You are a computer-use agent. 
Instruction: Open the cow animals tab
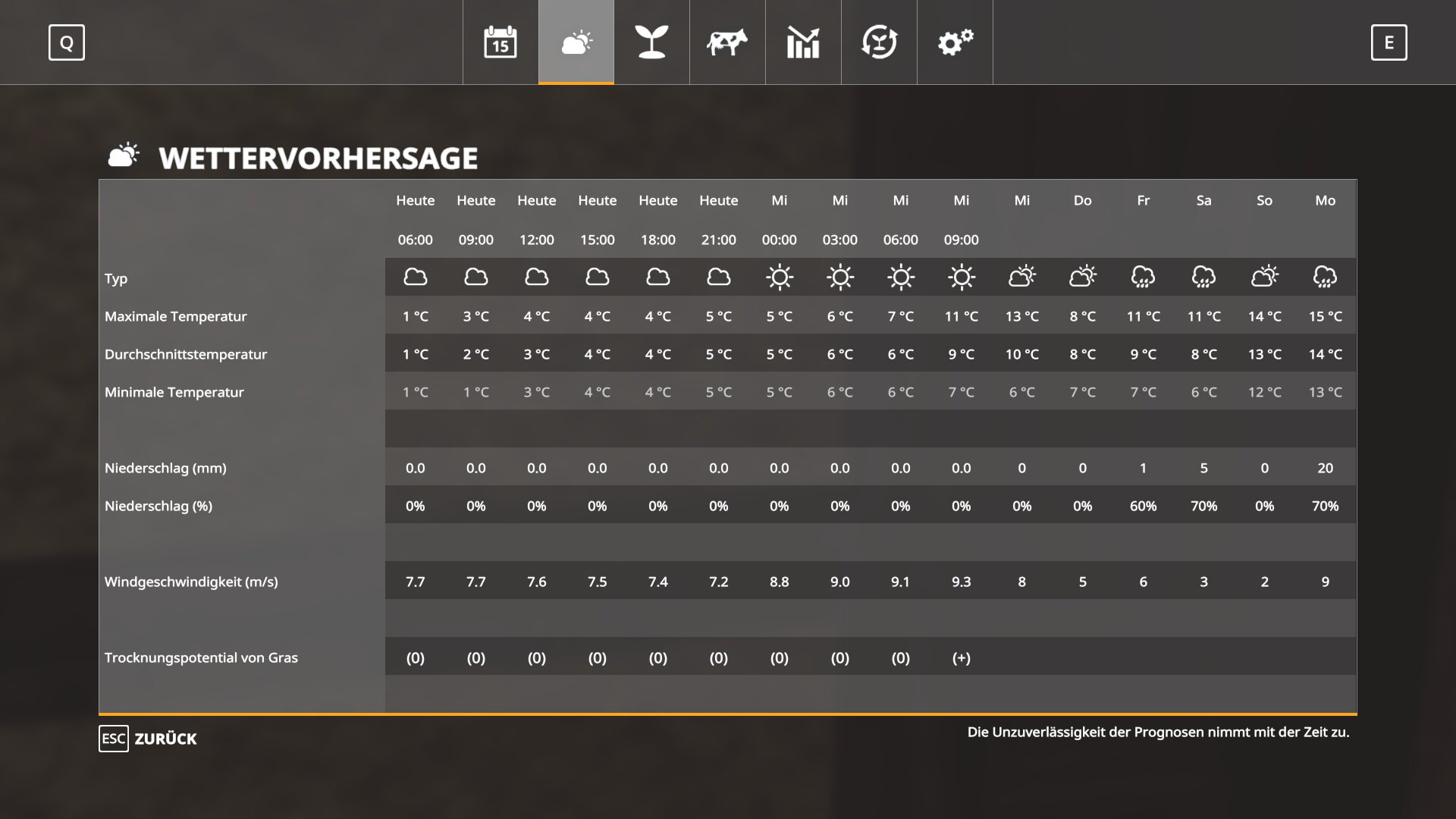[x=727, y=42]
